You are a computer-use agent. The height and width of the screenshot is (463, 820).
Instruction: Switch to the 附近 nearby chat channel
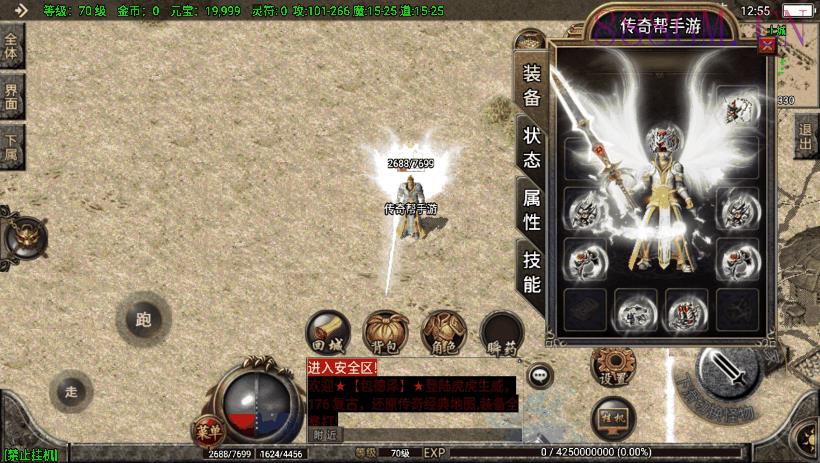(324, 435)
